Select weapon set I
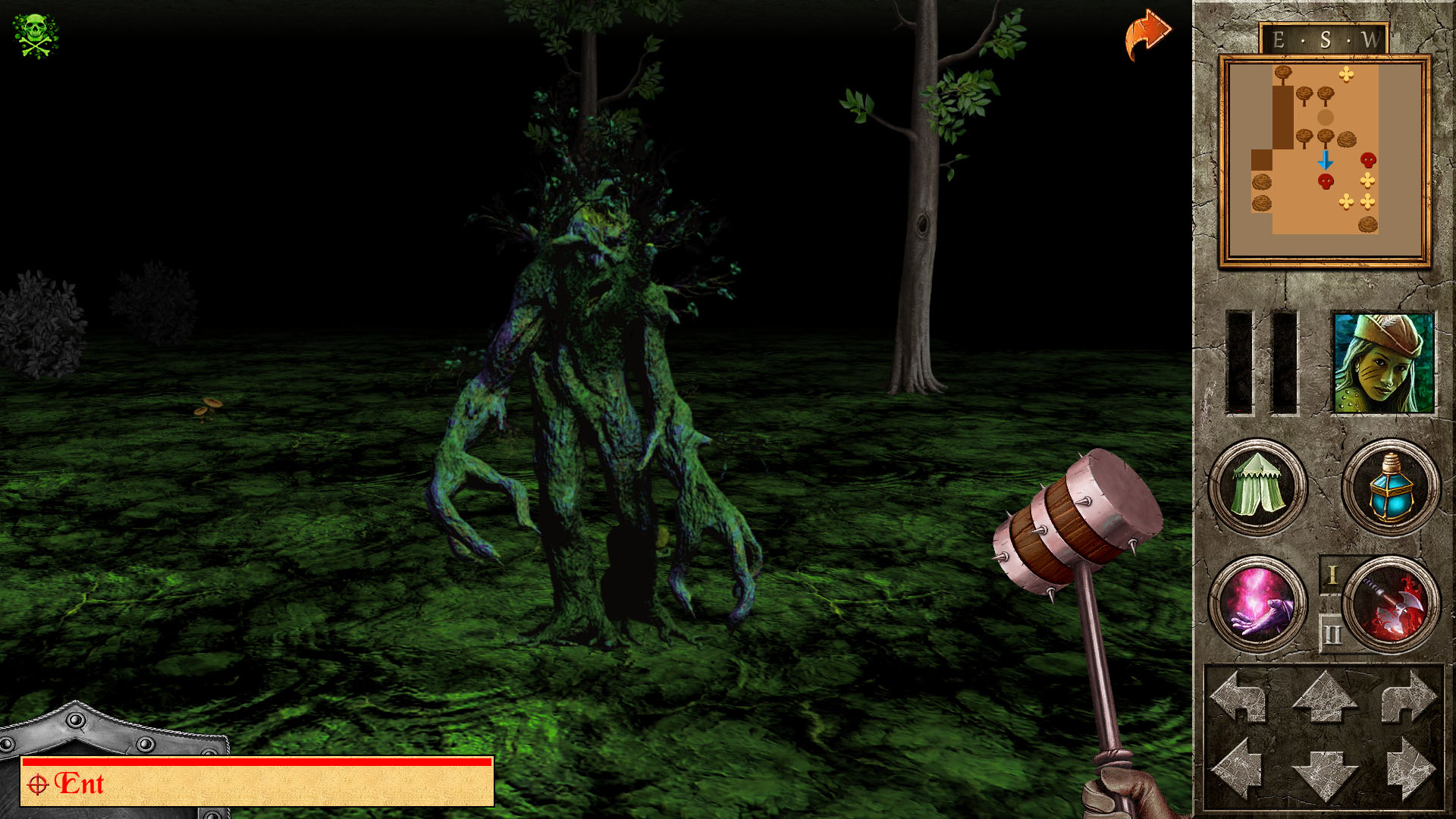Image resolution: width=1456 pixels, height=819 pixels. coord(1332,575)
